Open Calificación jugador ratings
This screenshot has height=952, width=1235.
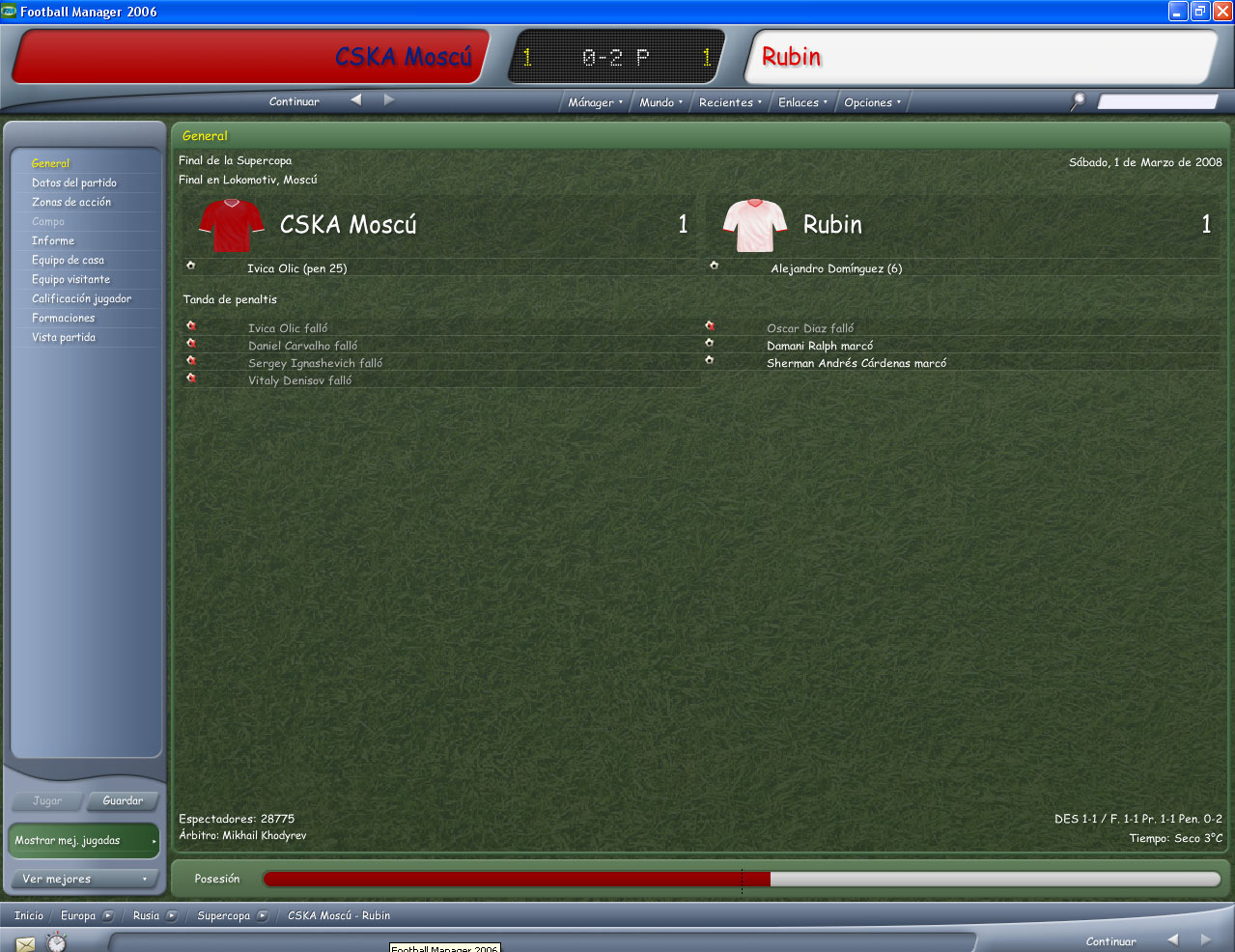[x=81, y=298]
